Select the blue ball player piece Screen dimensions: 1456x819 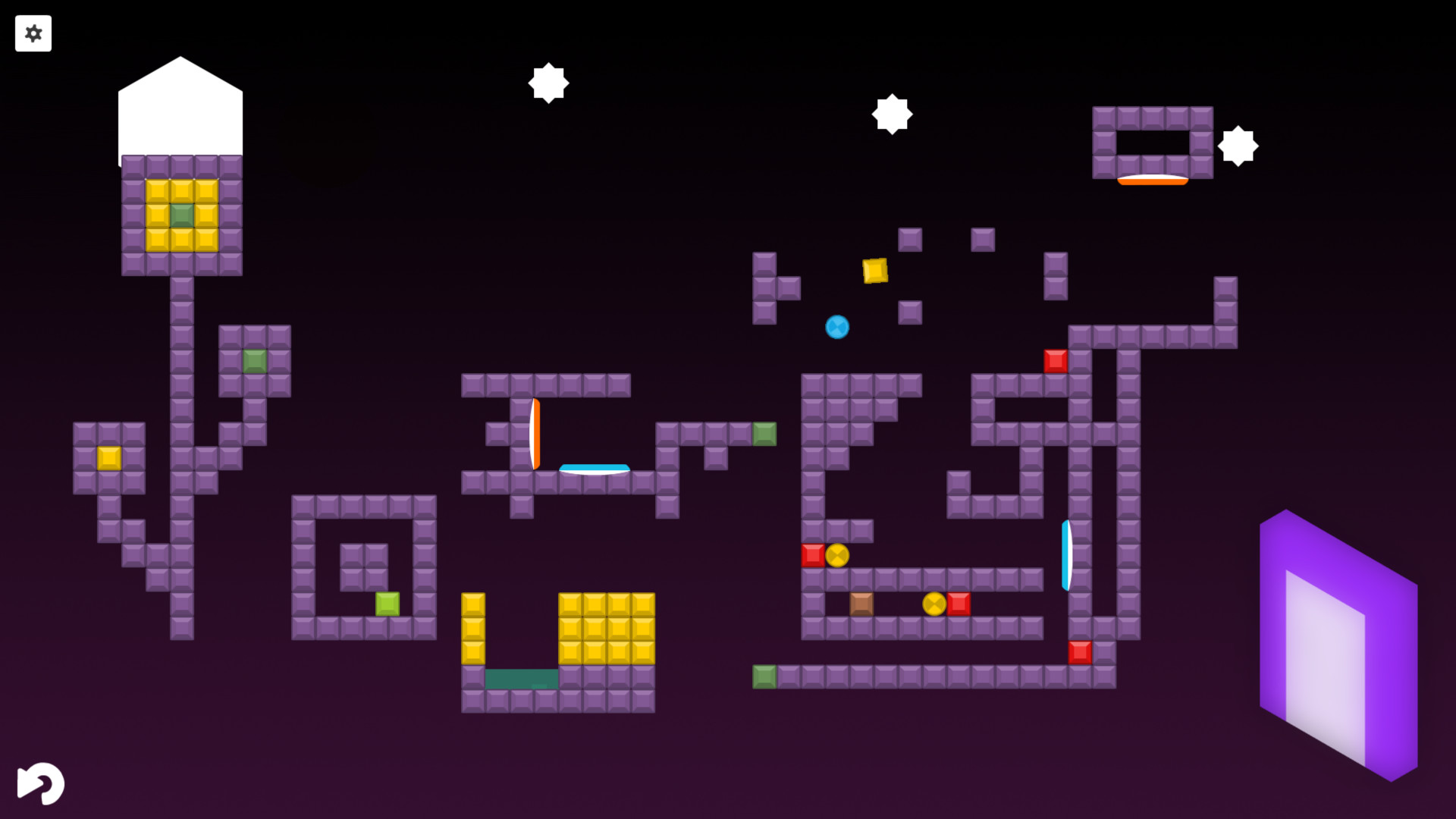(x=837, y=326)
